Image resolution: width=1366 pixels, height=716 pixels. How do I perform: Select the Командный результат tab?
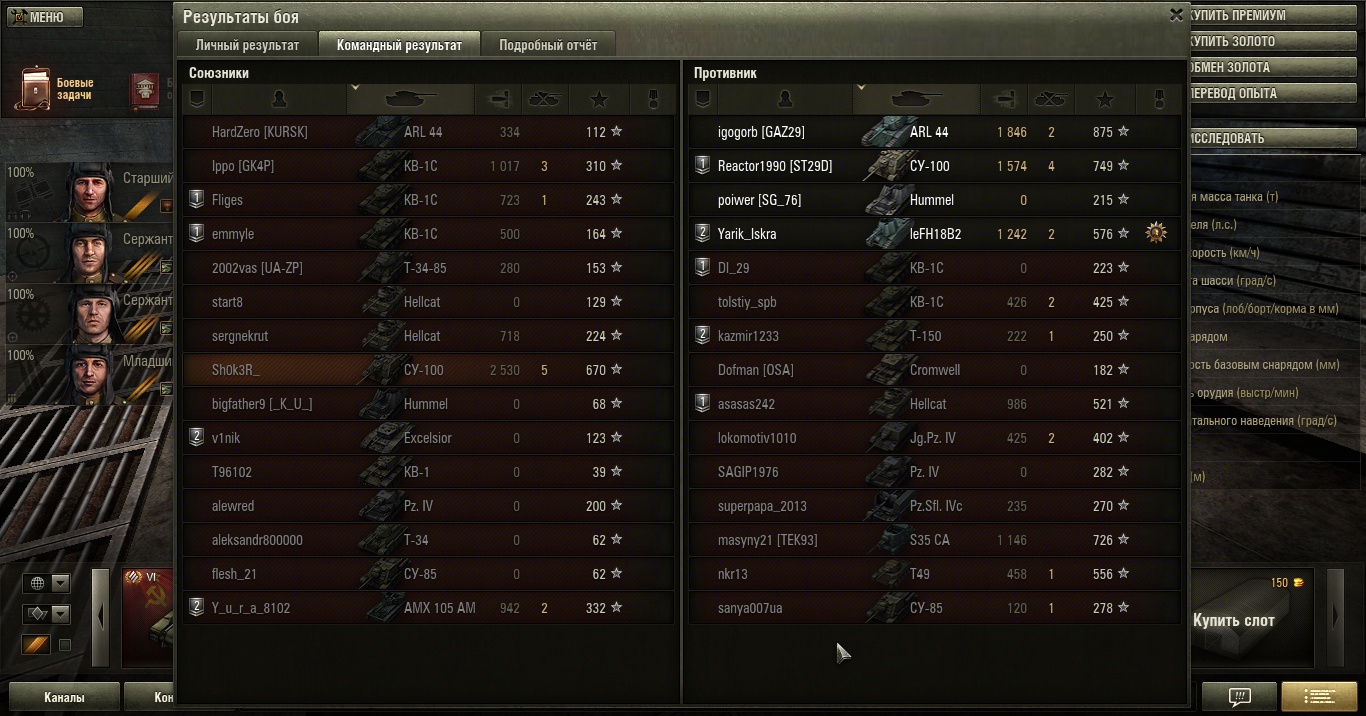pos(399,45)
